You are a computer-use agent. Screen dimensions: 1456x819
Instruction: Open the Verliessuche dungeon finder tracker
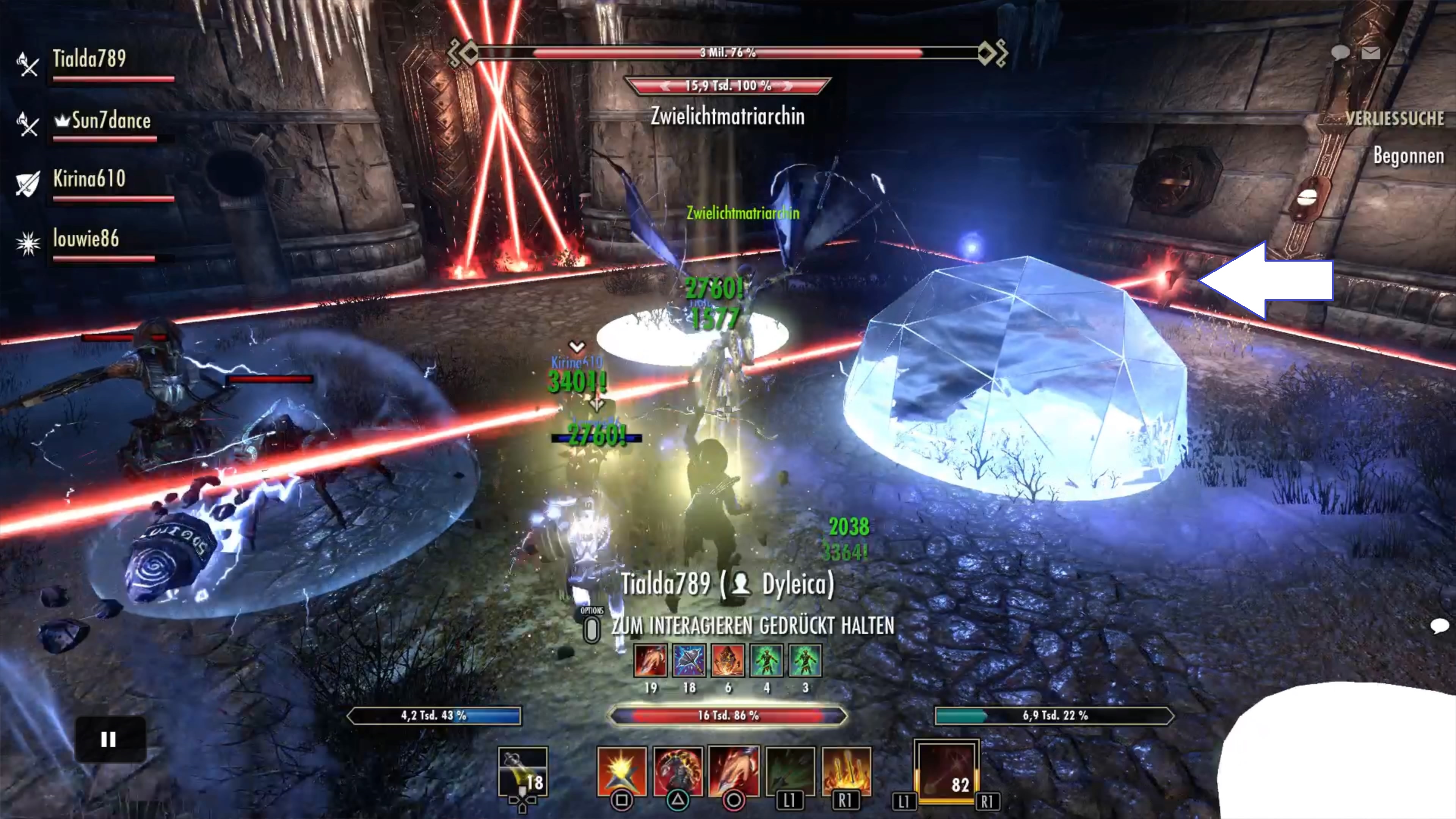[x=1394, y=118]
